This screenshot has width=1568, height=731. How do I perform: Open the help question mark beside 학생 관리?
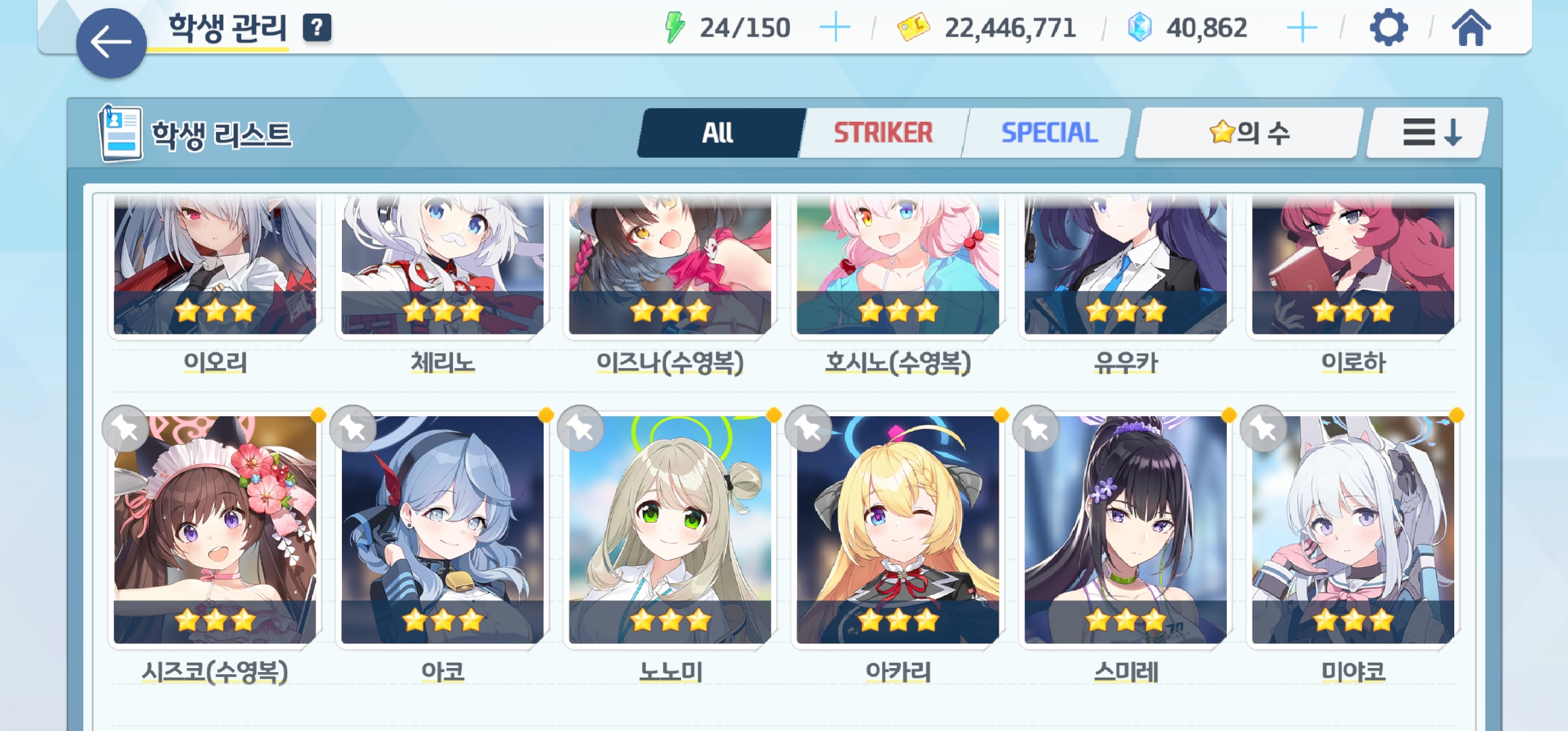click(x=315, y=27)
